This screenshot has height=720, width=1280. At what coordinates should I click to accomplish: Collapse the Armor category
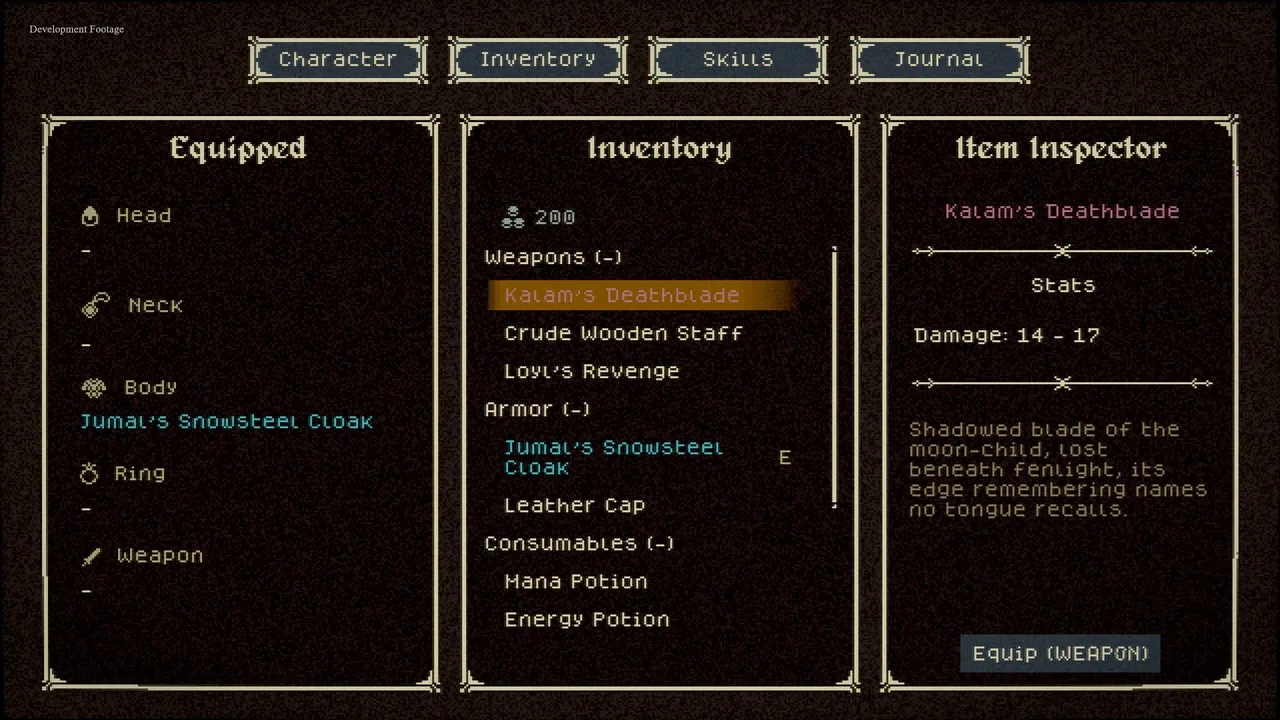click(537, 410)
